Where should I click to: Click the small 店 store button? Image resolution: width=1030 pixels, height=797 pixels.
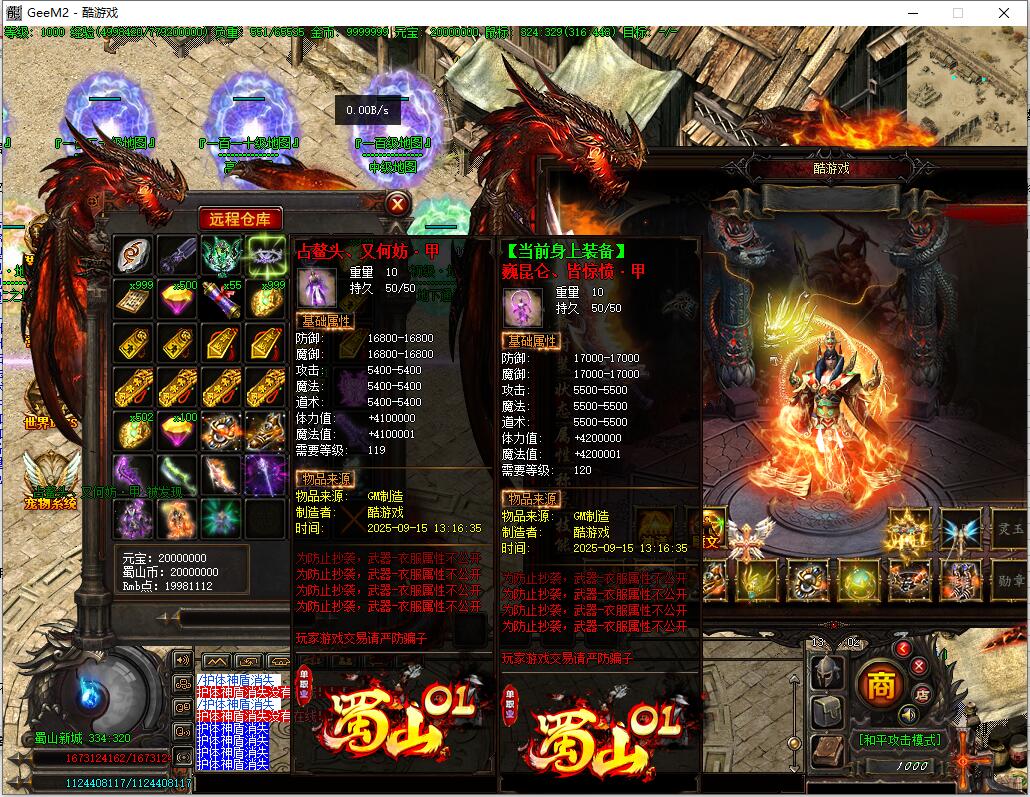923,693
